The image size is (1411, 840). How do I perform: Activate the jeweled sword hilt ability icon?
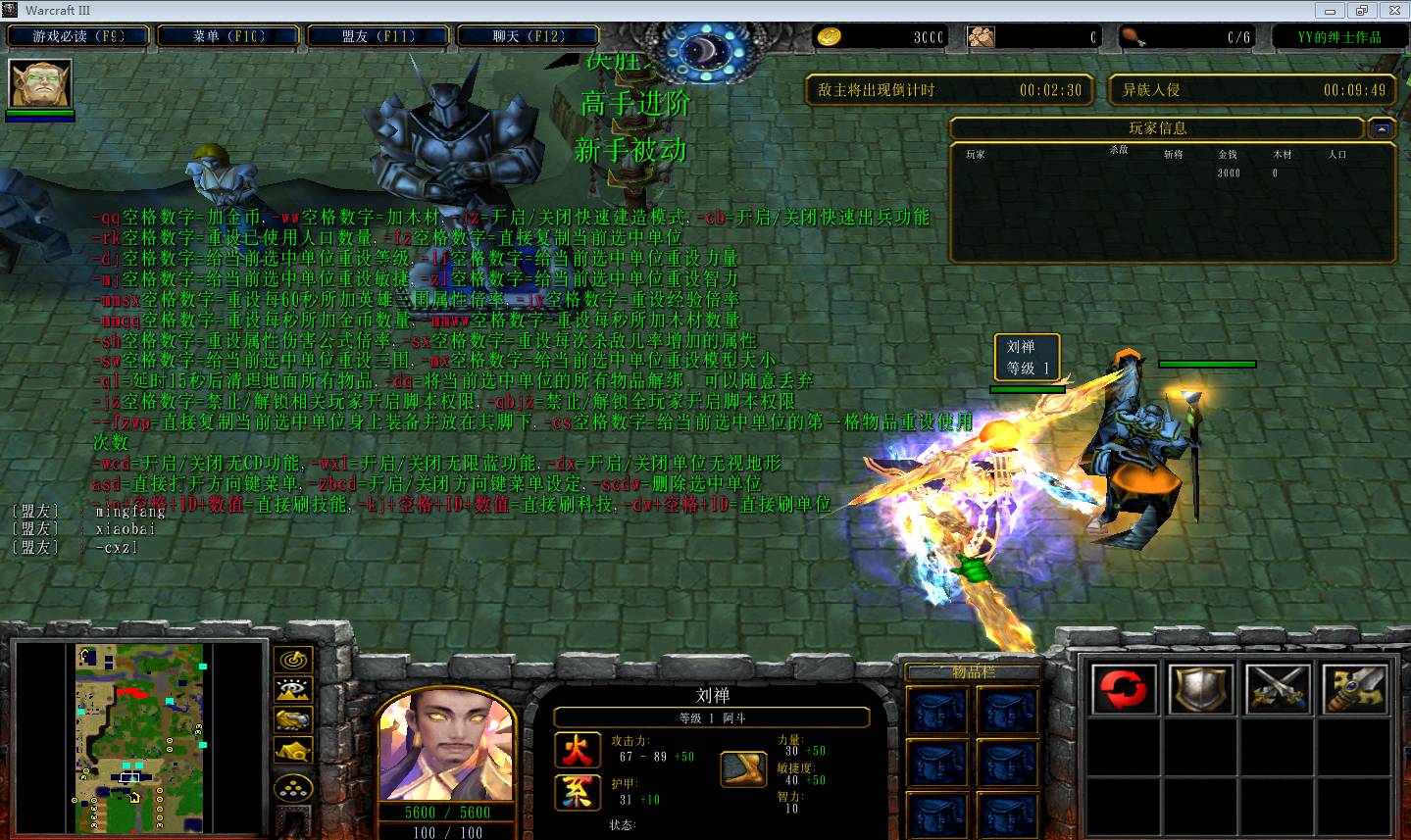click(1356, 689)
